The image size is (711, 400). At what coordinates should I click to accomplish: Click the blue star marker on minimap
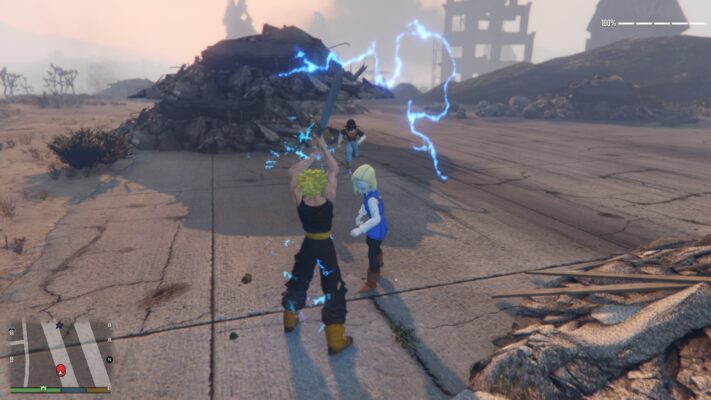[59, 325]
